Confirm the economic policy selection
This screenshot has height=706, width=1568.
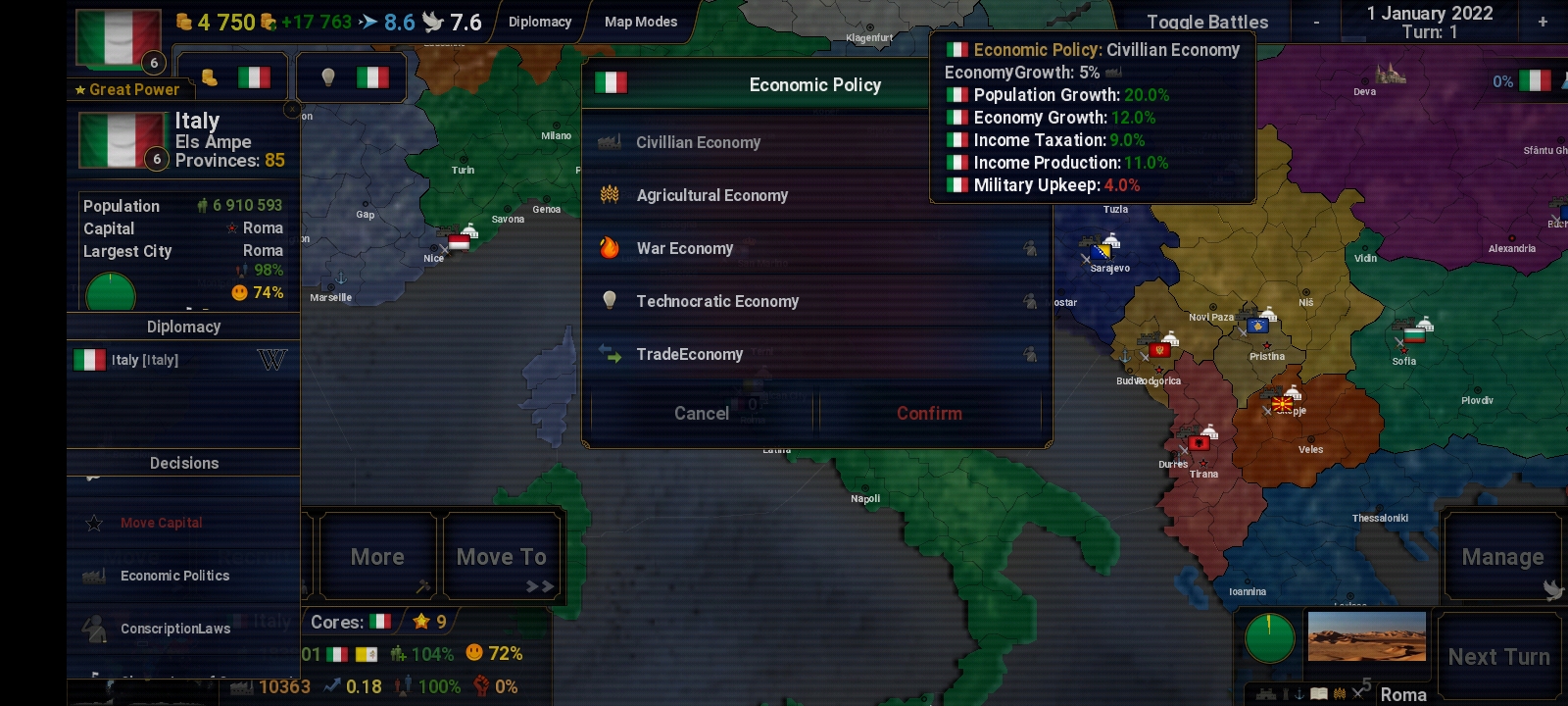[929, 414]
